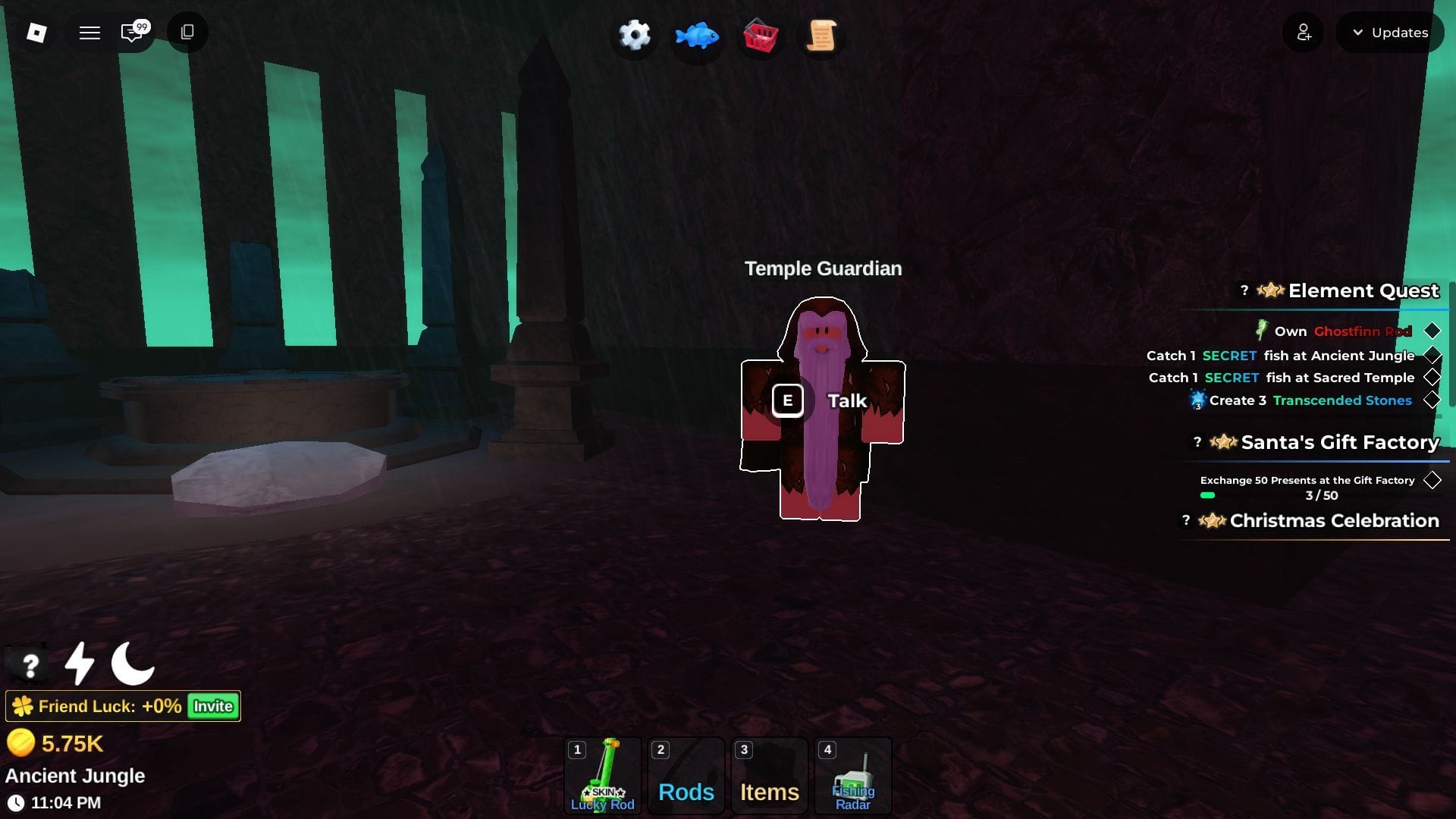1456x819 pixels.
Task: Select the Lucky Rod in slot 1
Action: [602, 775]
